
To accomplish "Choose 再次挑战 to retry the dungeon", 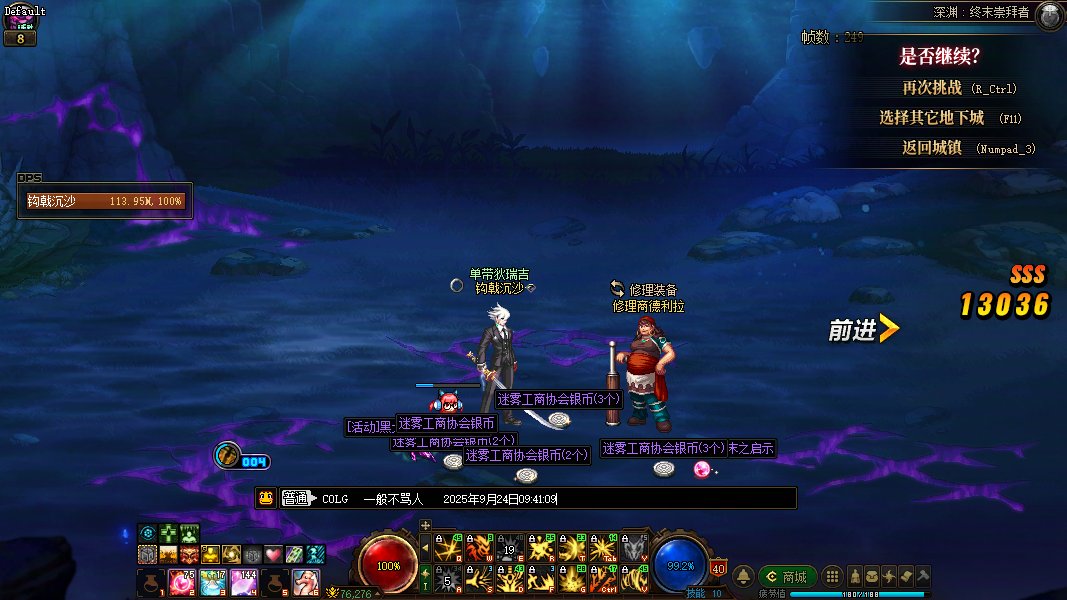I will pyautogui.click(x=931, y=88).
